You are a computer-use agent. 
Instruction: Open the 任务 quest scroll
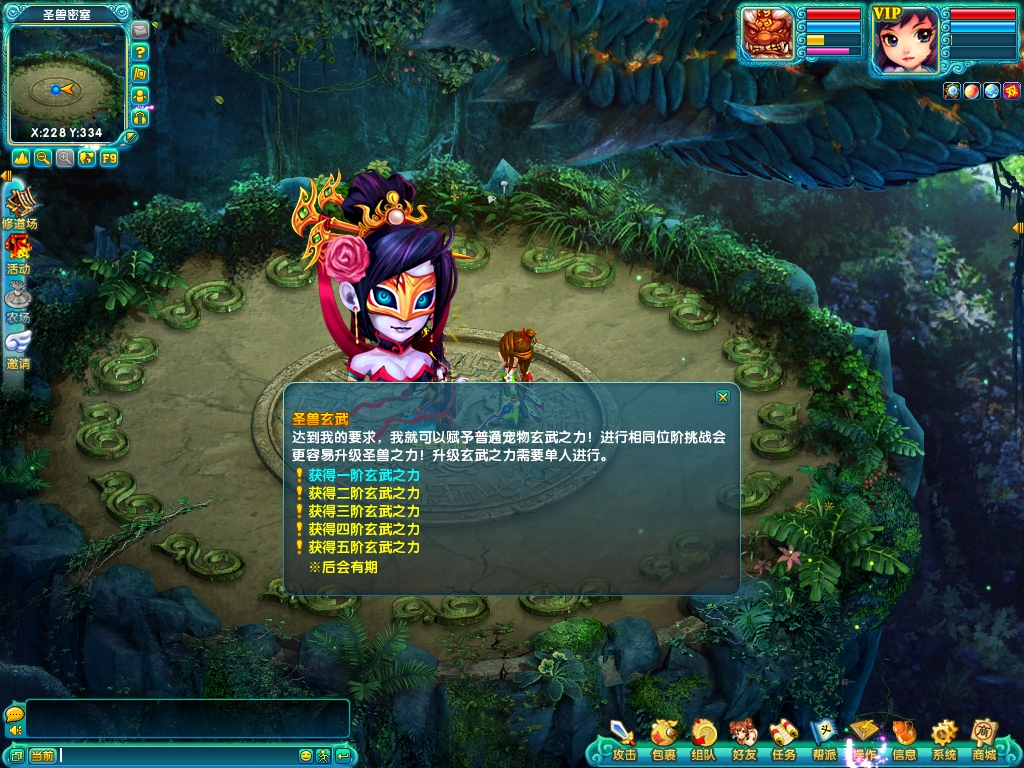click(783, 740)
